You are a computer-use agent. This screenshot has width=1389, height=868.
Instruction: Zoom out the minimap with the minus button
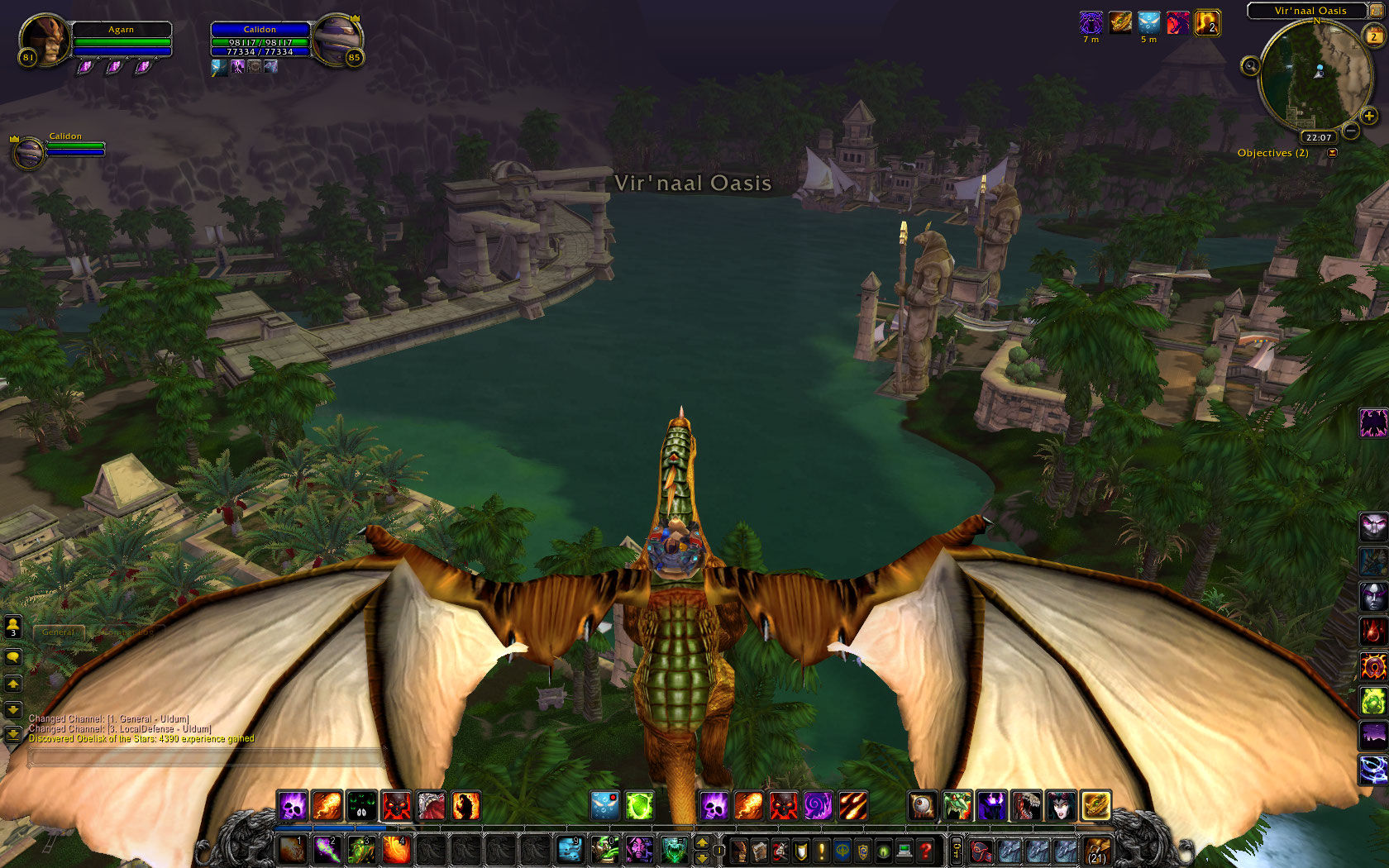pyautogui.click(x=1351, y=131)
